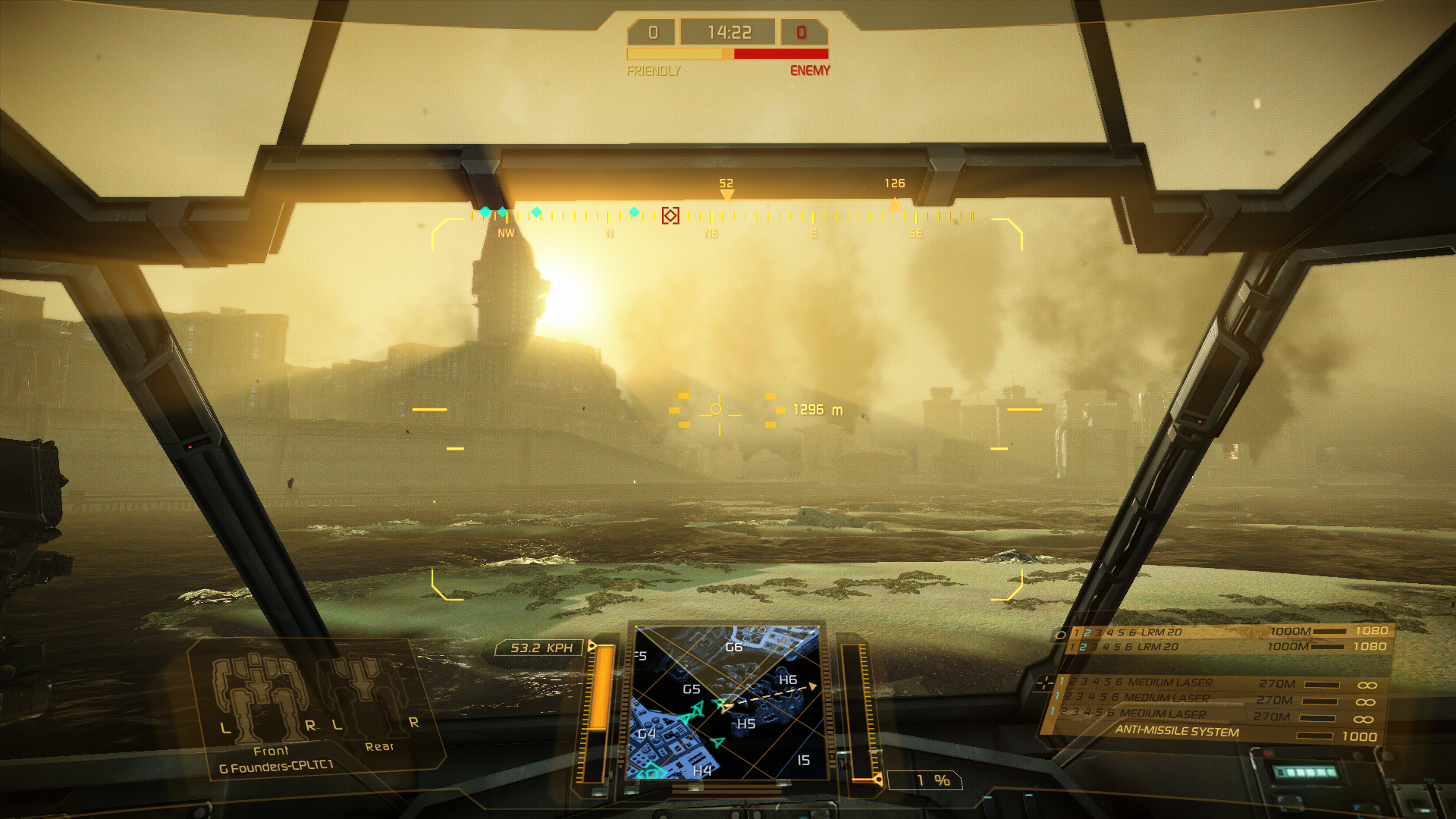Click the bearing 52 marker above the compass
This screenshot has width=1456, height=819.
[x=726, y=193]
